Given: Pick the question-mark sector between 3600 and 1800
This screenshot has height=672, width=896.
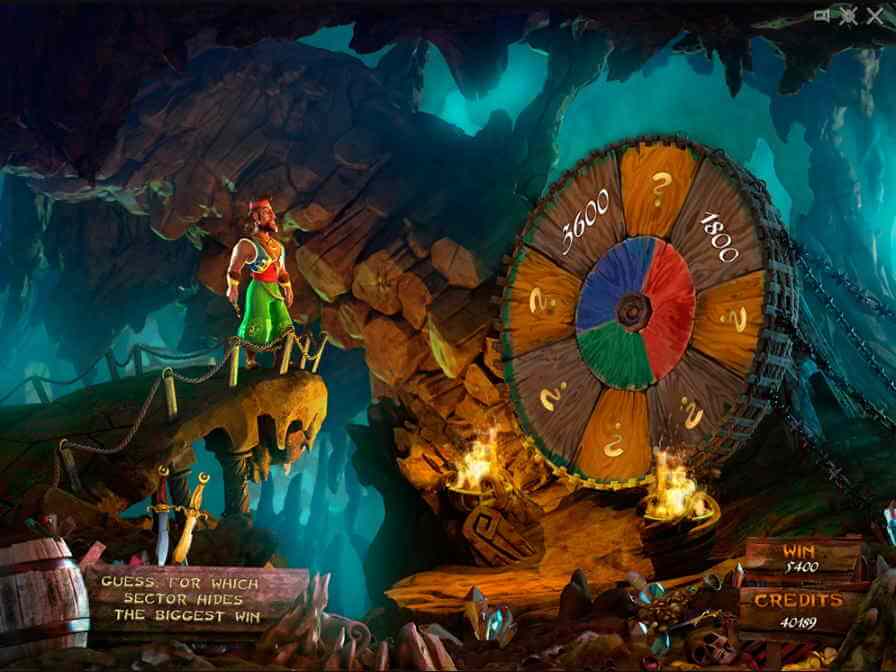Looking at the screenshot, I should click(659, 188).
